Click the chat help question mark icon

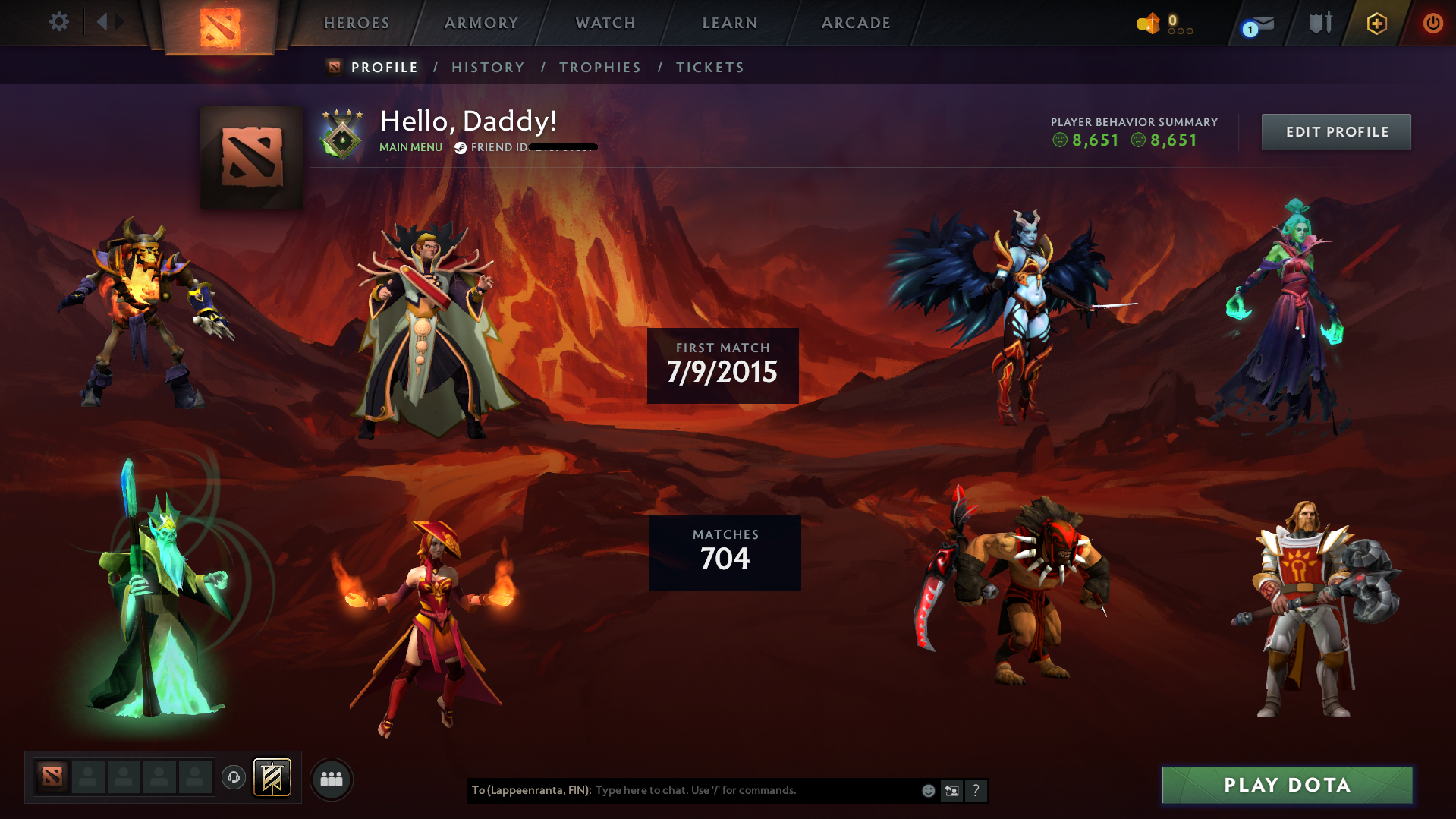(x=976, y=791)
